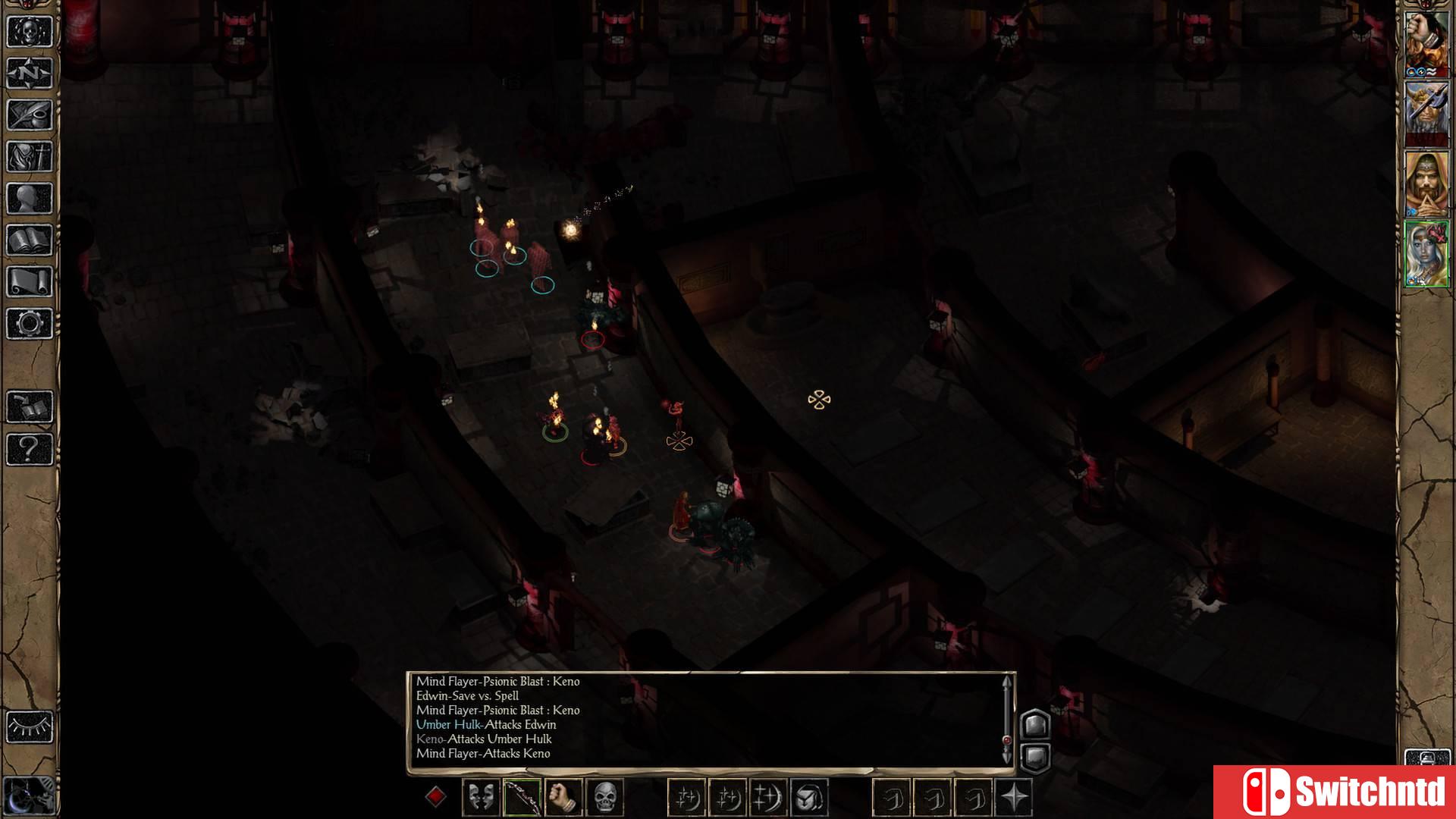Click the red diamond modal action indicator
Screen dimensions: 1456x819
(x=435, y=796)
